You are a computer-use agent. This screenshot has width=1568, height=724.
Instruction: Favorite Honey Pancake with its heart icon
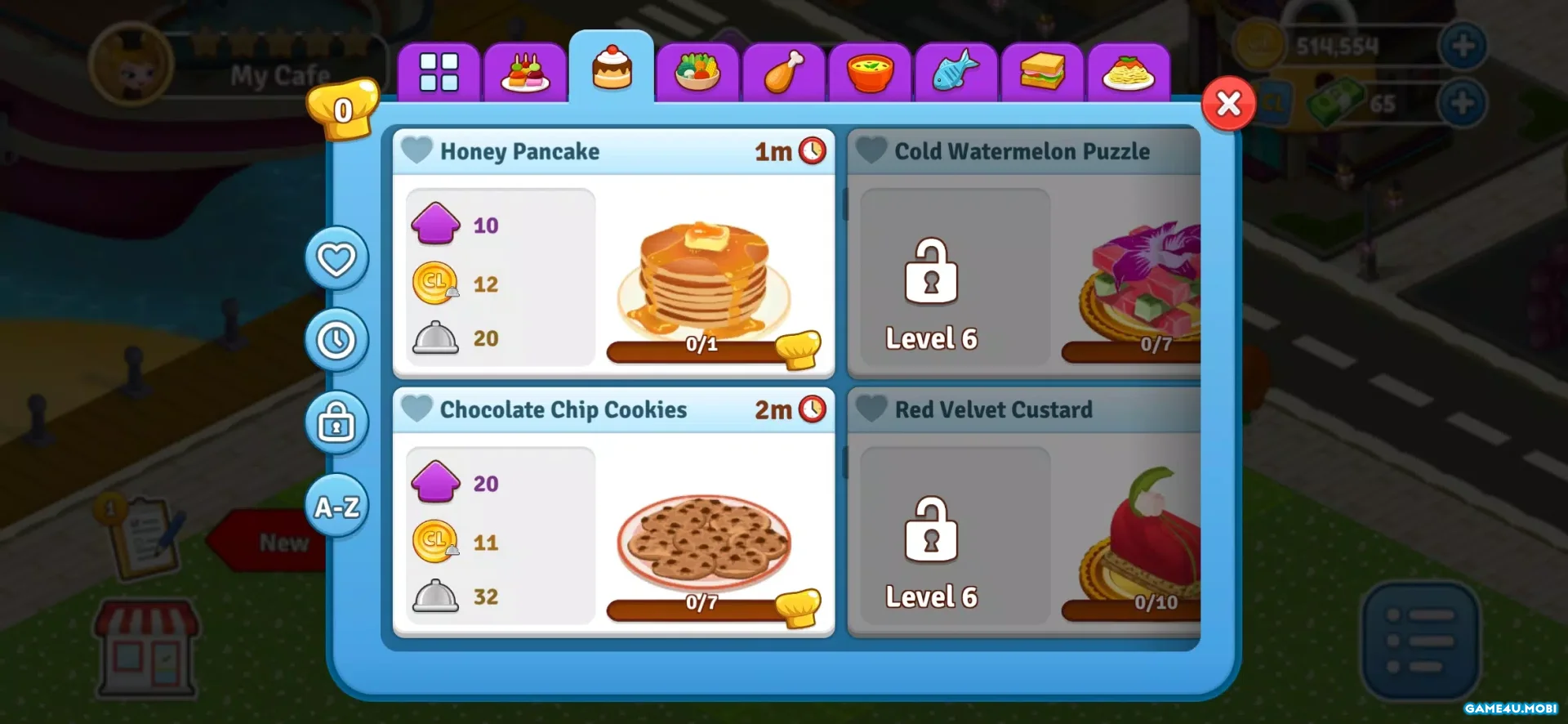[417, 150]
